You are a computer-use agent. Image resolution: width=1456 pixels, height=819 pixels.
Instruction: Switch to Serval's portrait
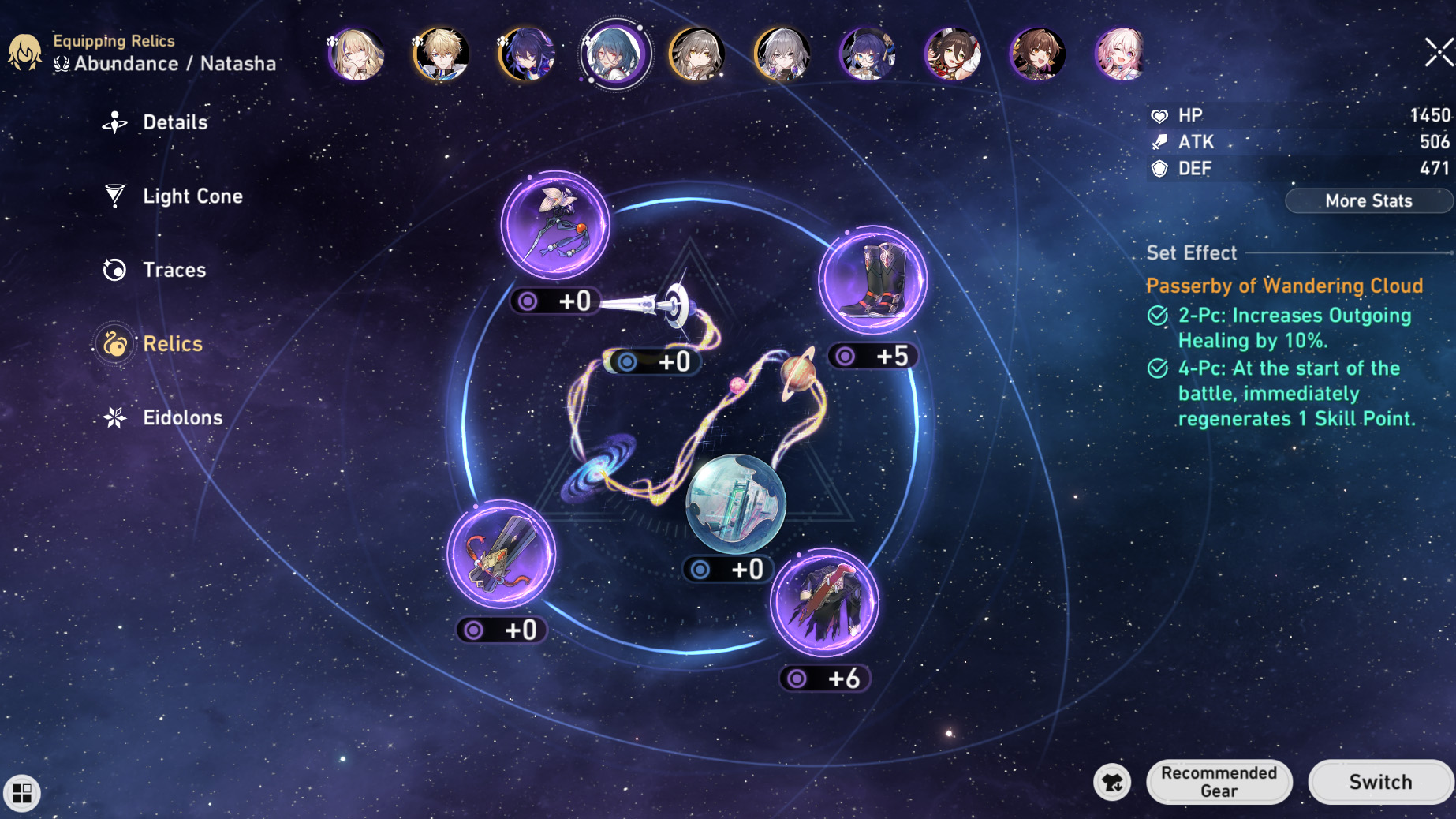point(356,54)
